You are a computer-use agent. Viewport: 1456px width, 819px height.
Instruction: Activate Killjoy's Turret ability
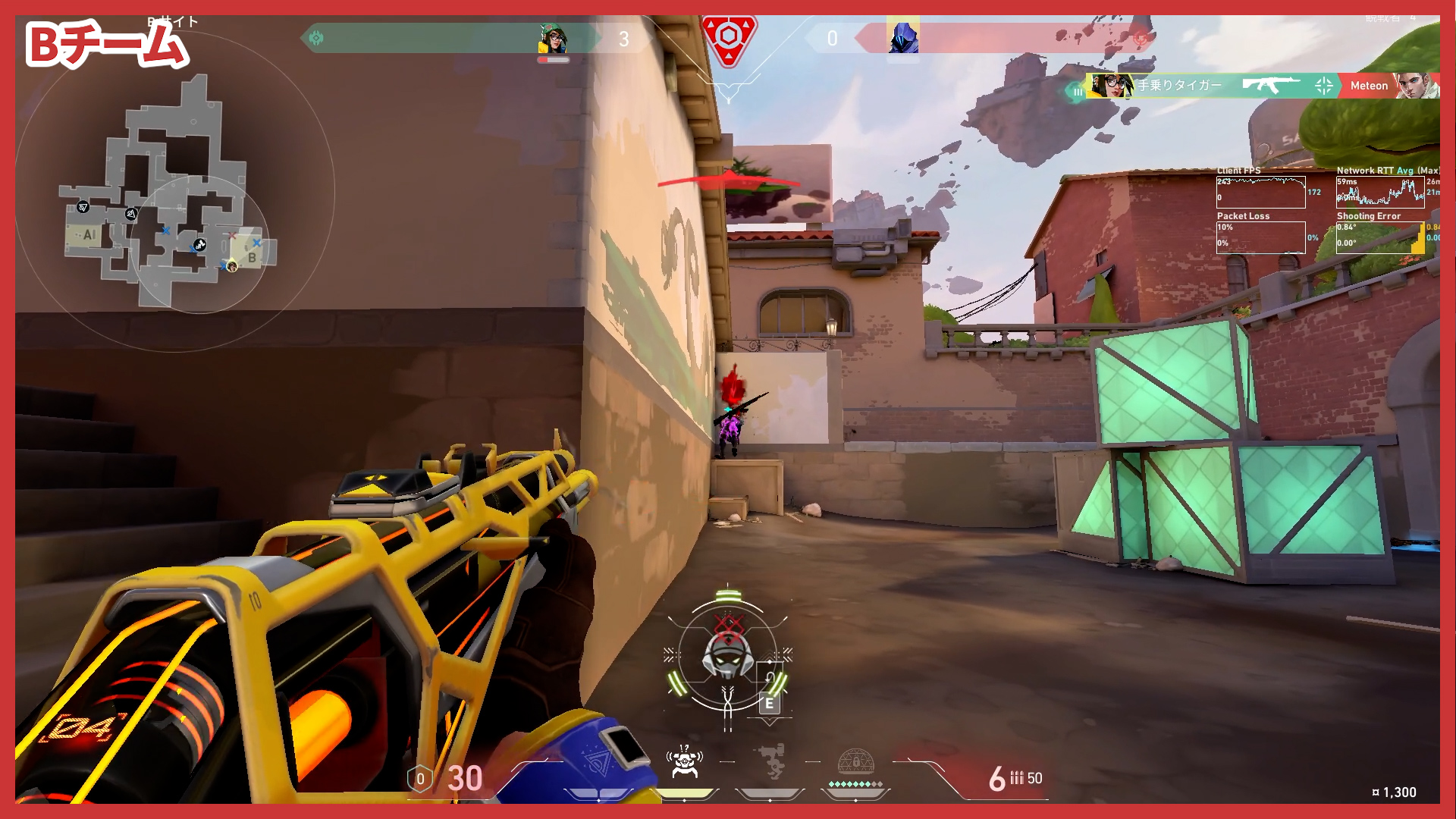tap(770, 762)
